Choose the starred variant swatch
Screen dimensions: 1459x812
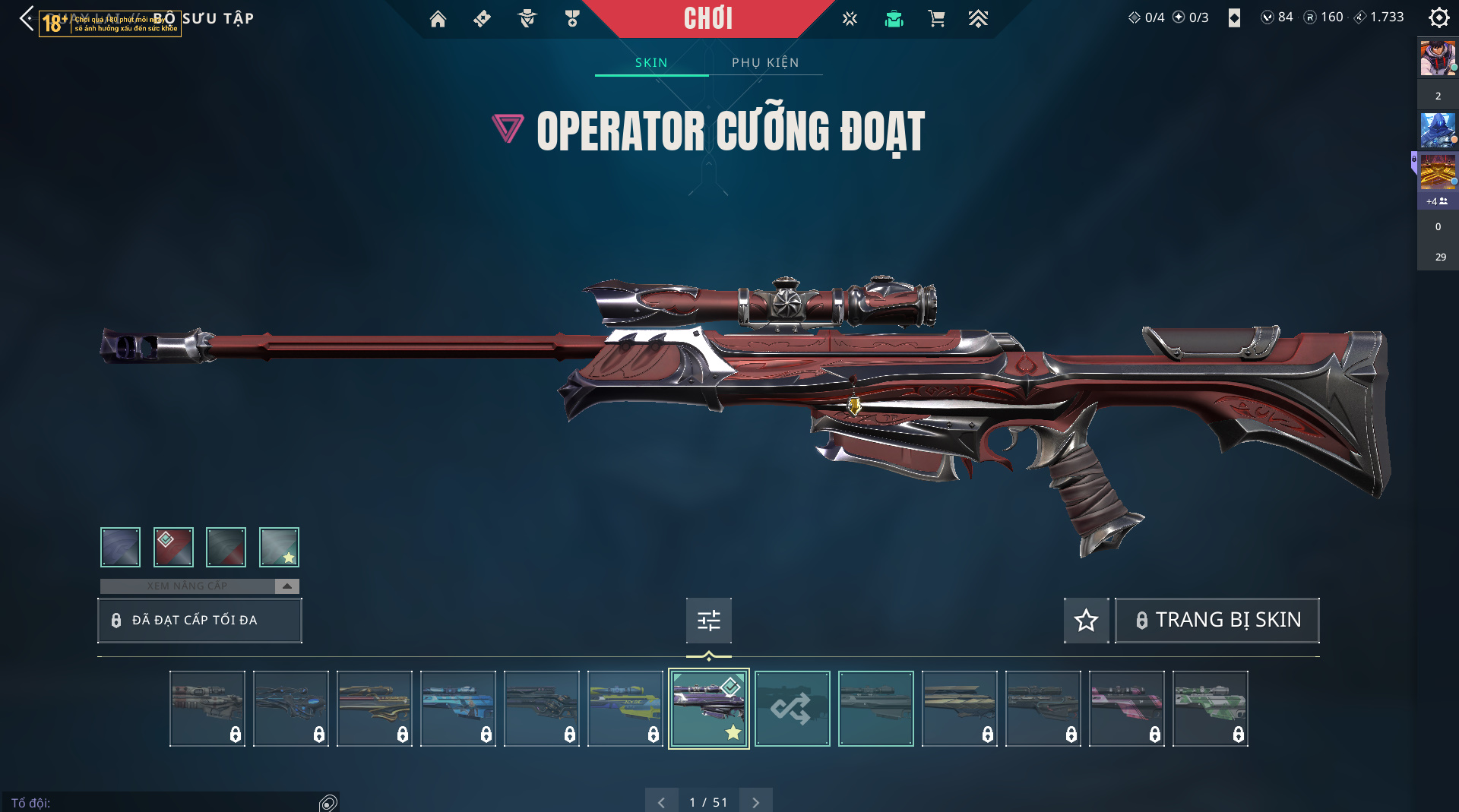279,547
